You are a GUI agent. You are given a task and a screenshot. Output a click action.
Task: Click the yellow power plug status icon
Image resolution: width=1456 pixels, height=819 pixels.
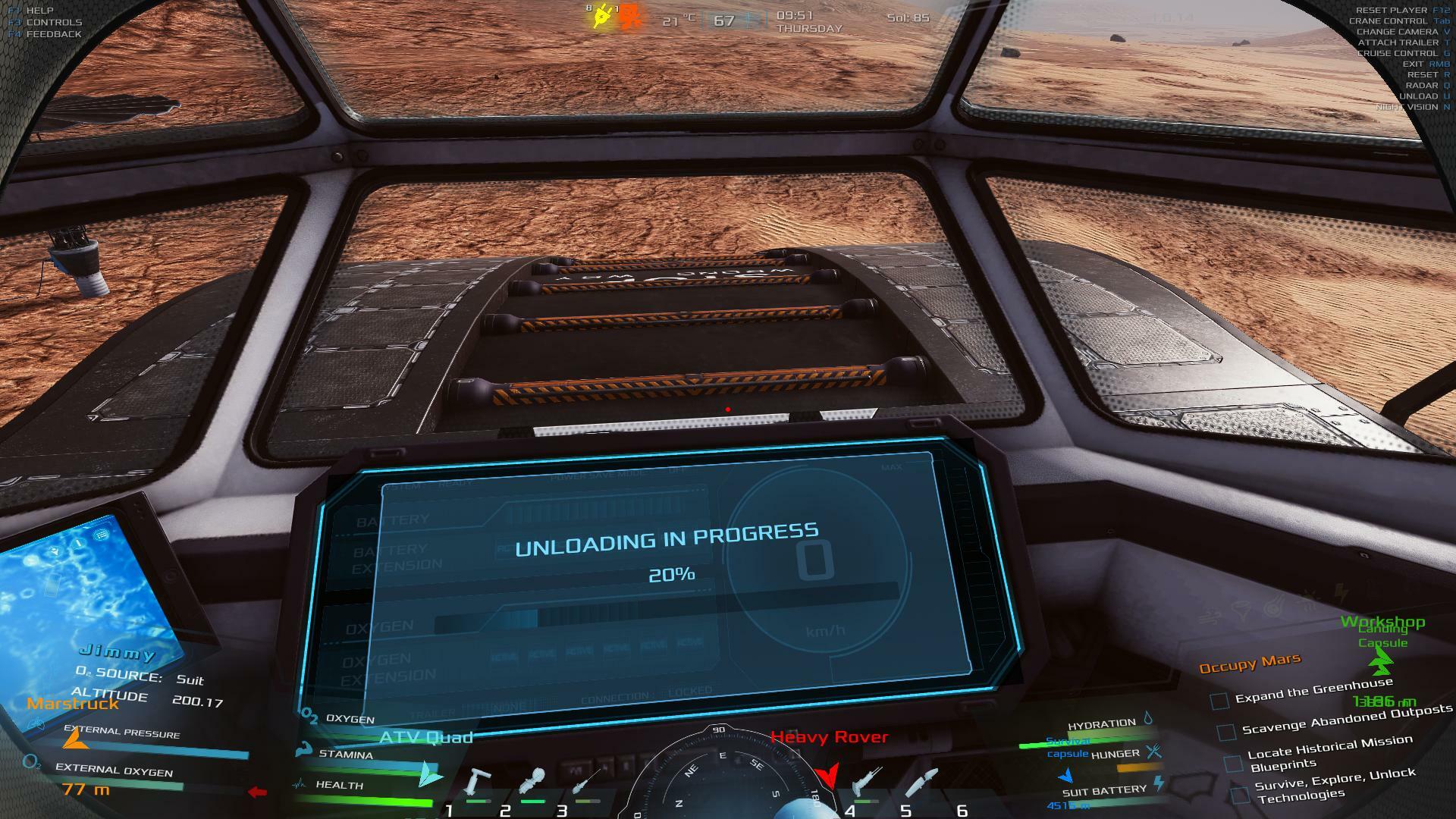coord(601,16)
